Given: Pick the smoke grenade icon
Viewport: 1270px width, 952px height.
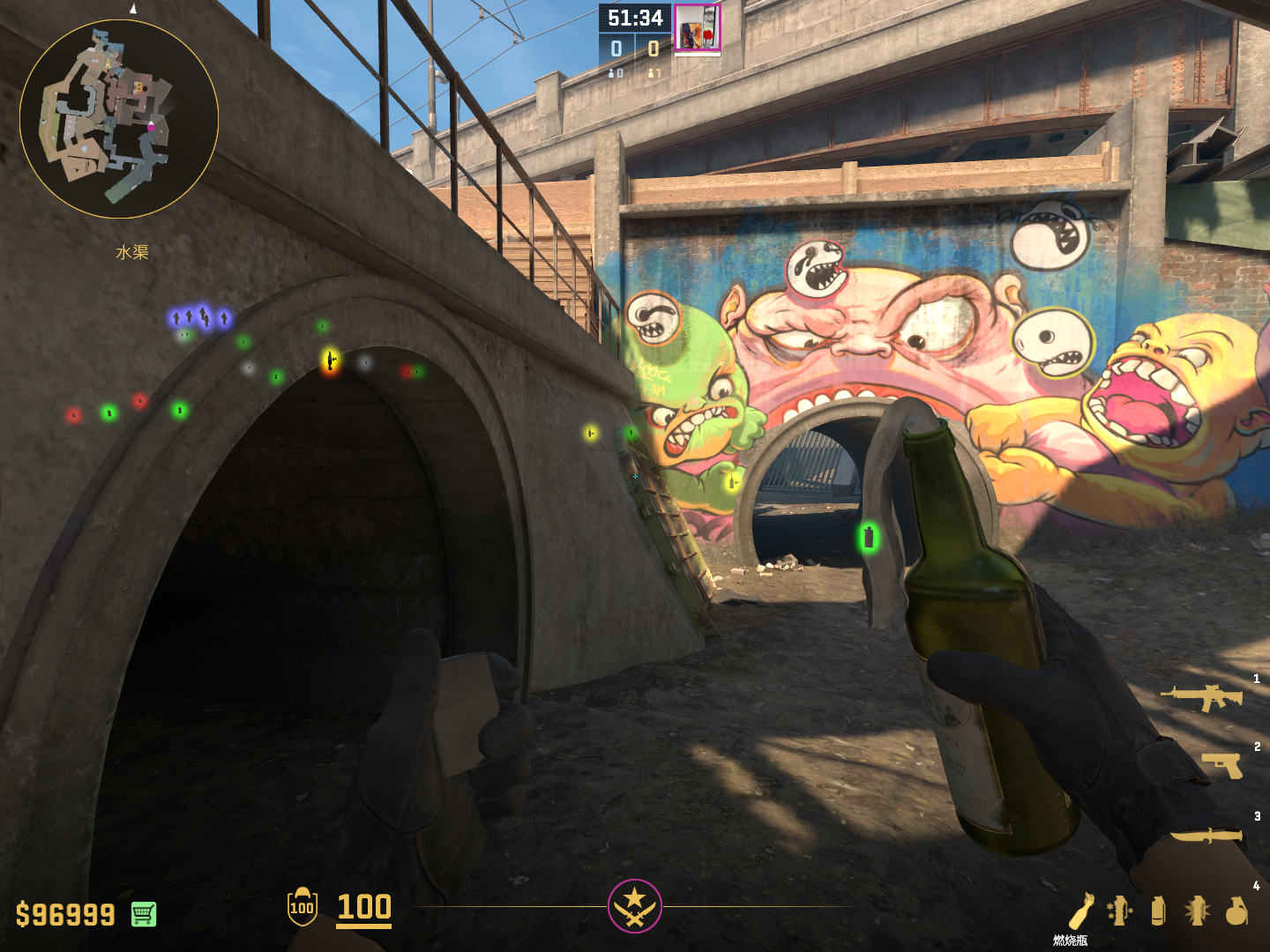Looking at the screenshot, I should pos(1158,910).
